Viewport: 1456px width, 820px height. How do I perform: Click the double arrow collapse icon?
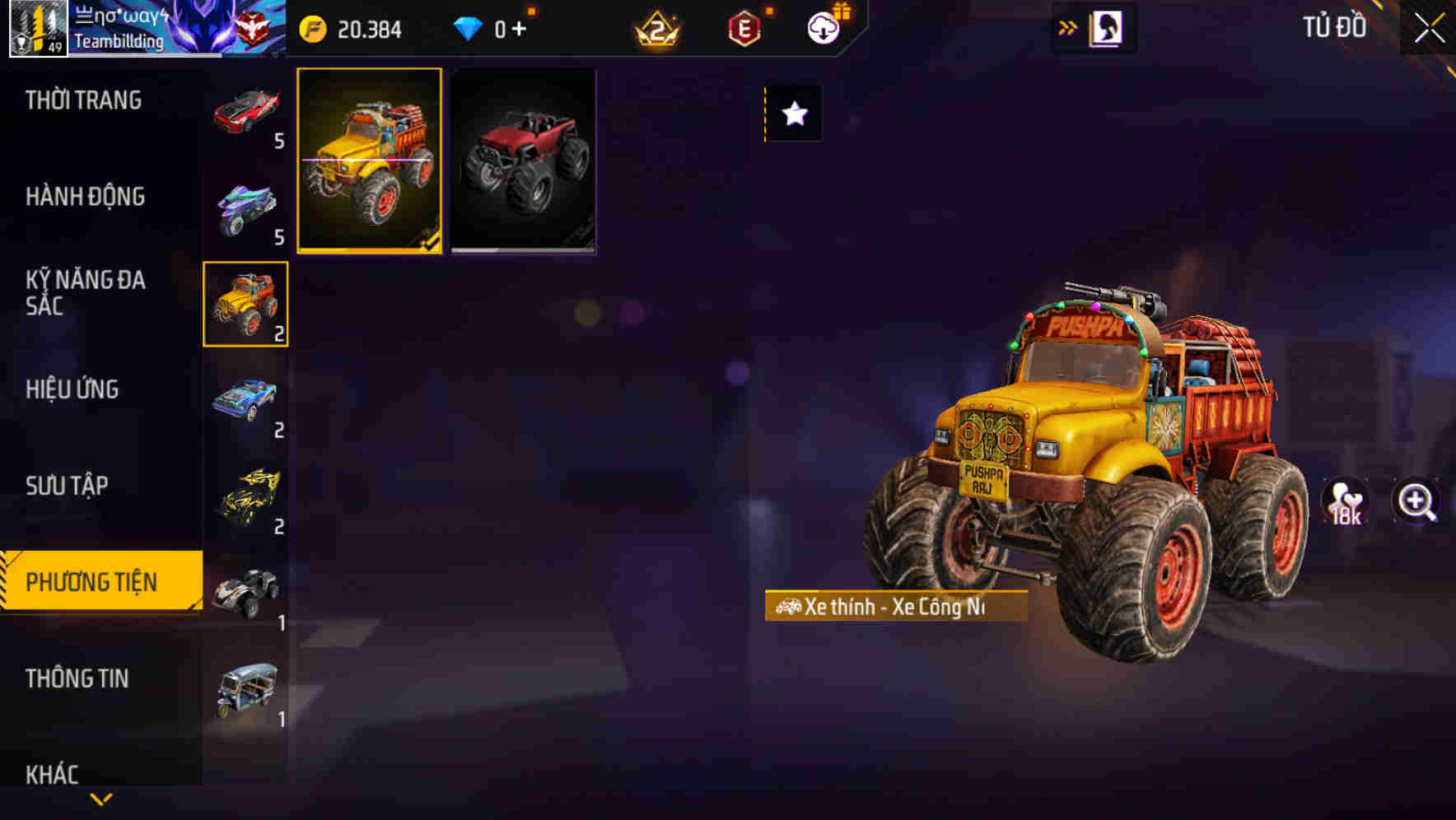(x=1066, y=27)
